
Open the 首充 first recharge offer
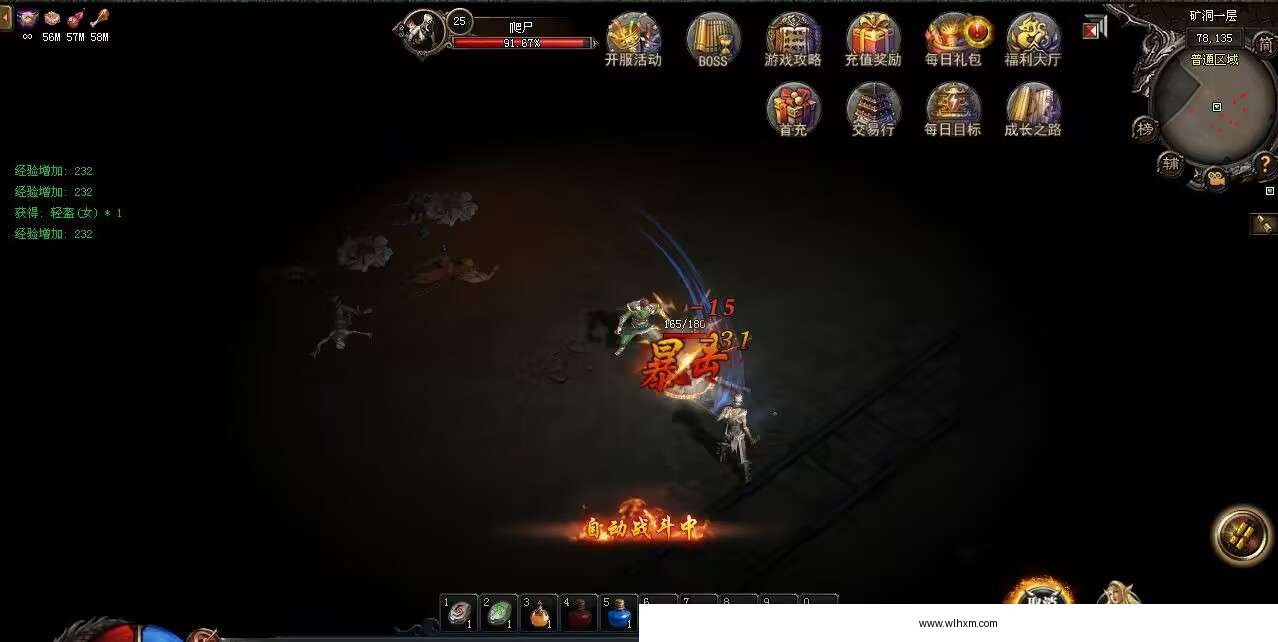793,108
